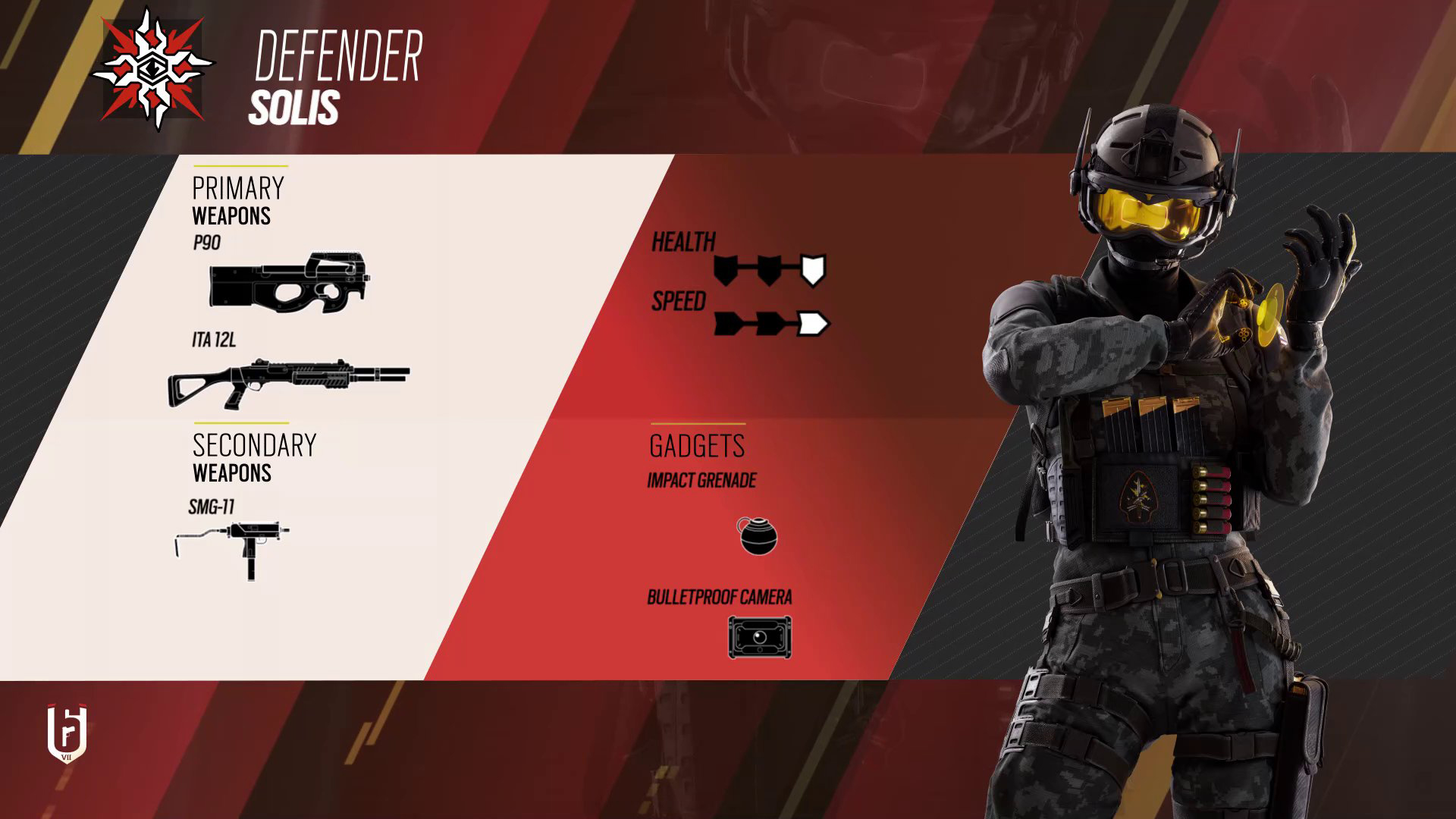This screenshot has width=1456, height=819.
Task: Choose the ITA 12L shotgun
Action: [x=288, y=381]
